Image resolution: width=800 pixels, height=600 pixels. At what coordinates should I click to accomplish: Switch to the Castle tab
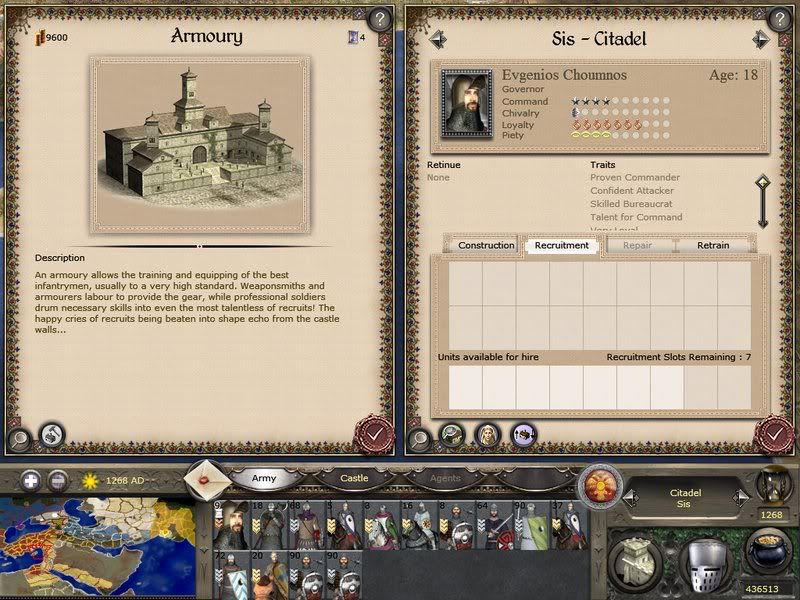(x=354, y=479)
